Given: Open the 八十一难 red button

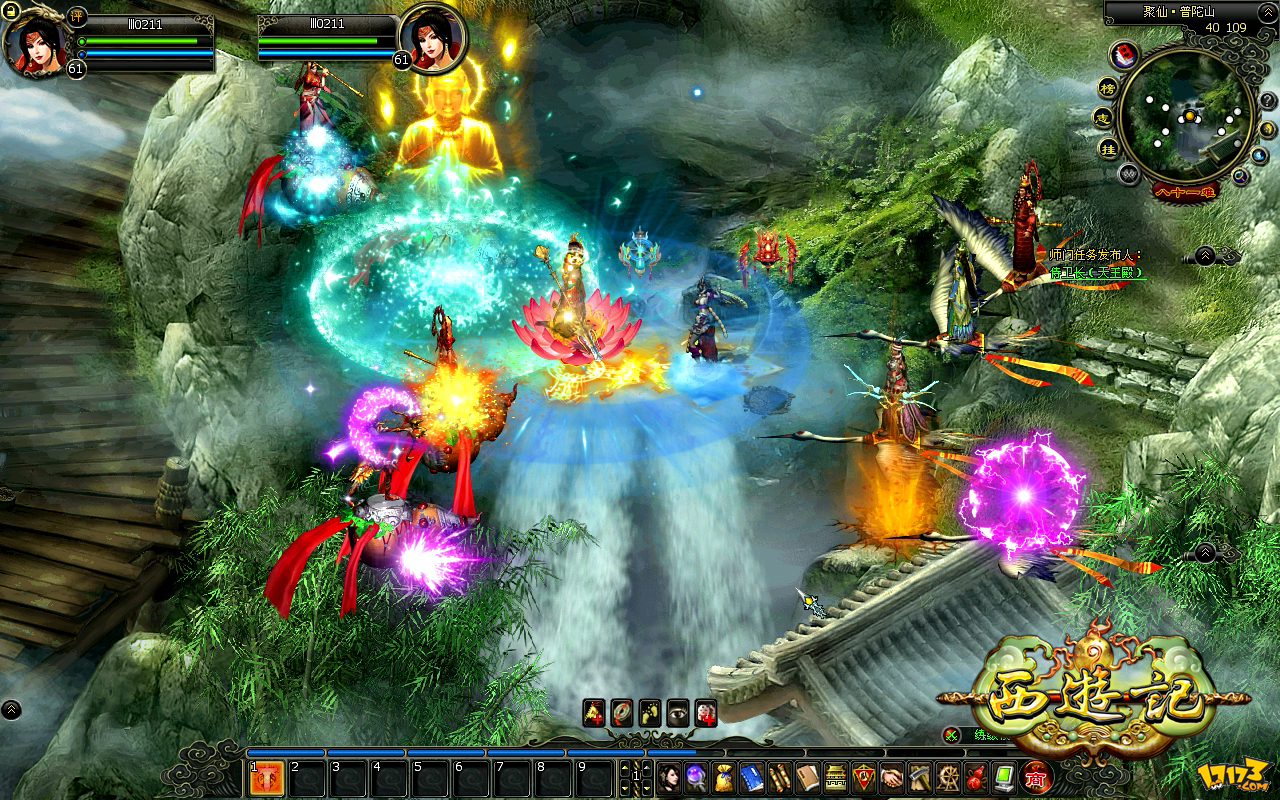Looking at the screenshot, I should (x=1186, y=191).
